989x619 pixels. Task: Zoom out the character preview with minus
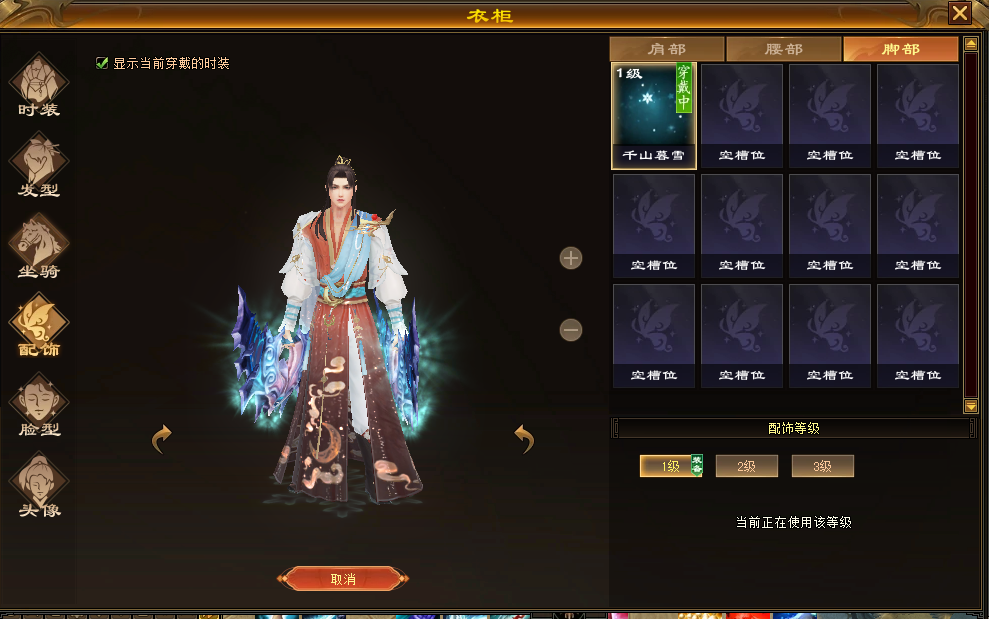(x=571, y=329)
